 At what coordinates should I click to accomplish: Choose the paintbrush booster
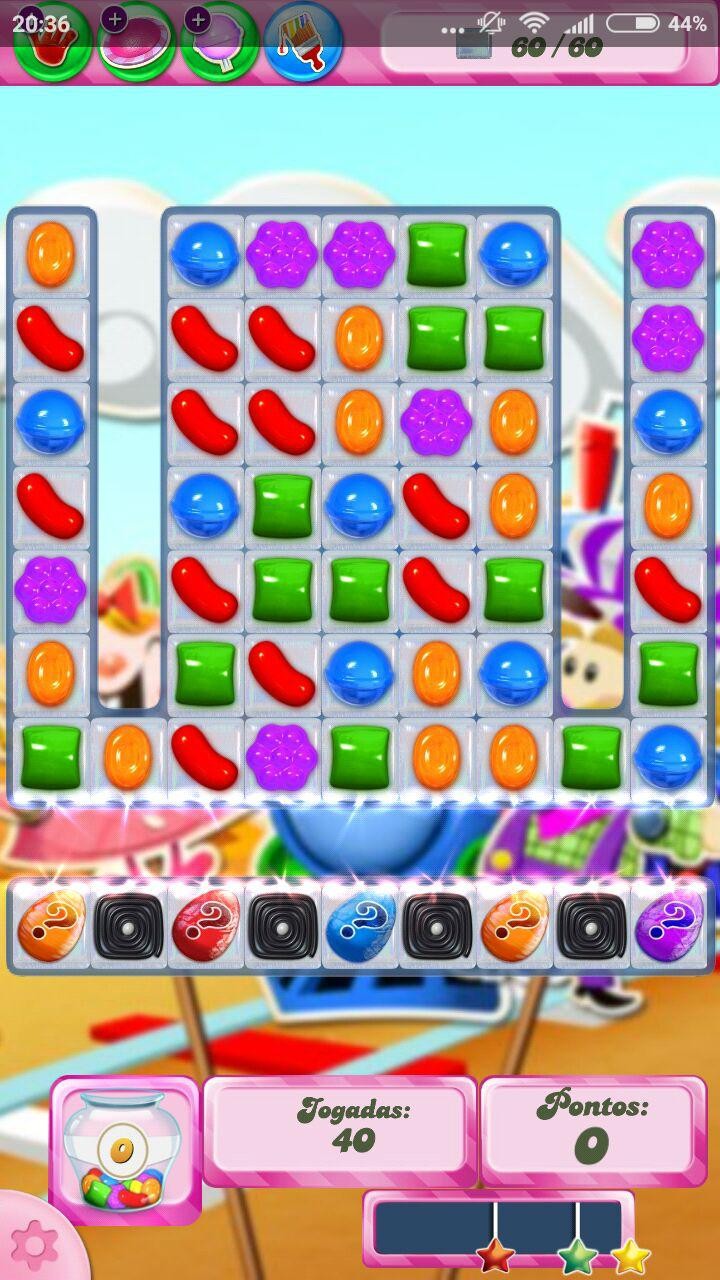coord(304,42)
